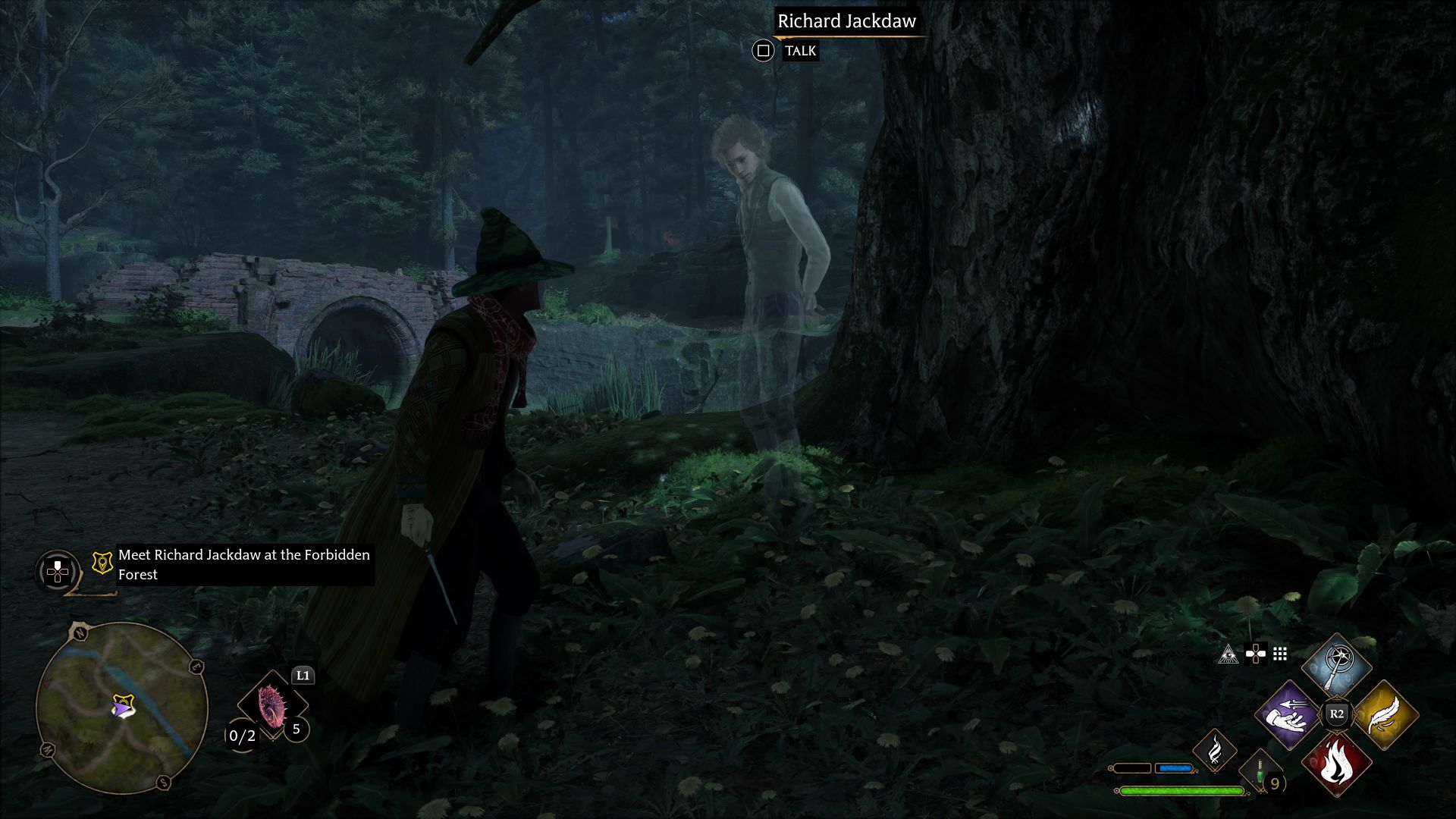Click the North marker on the minimap compass

pos(80,632)
